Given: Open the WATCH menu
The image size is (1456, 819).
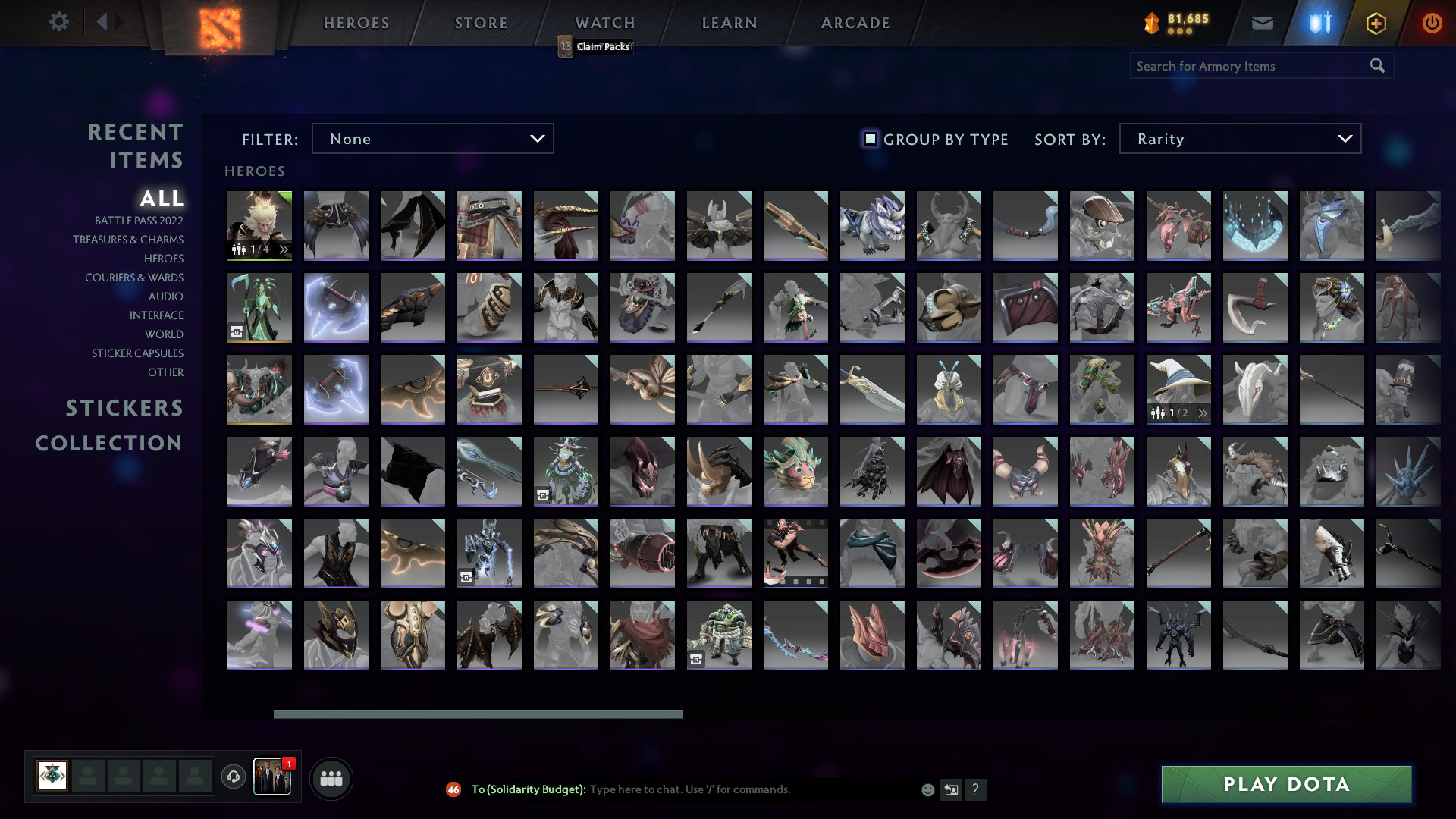Looking at the screenshot, I should click(604, 23).
